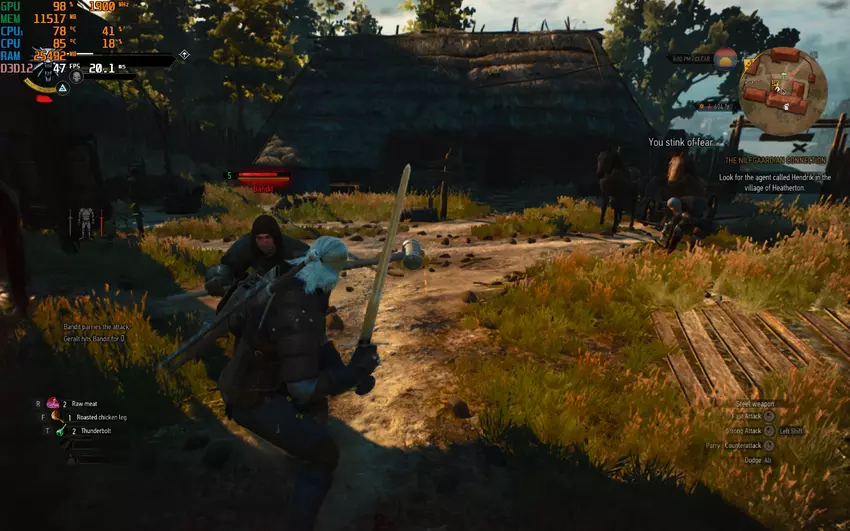
Task: Click the sunset time-of-day weather icon
Action: pyautogui.click(x=726, y=59)
